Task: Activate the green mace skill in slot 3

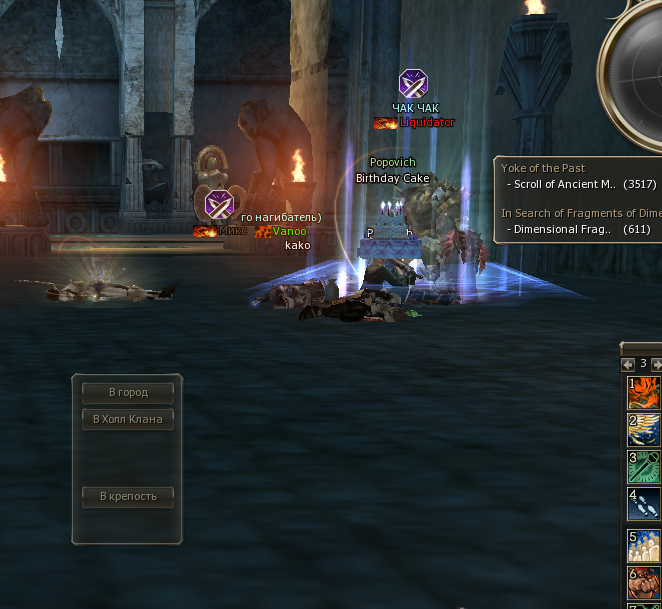Action: coord(645,467)
